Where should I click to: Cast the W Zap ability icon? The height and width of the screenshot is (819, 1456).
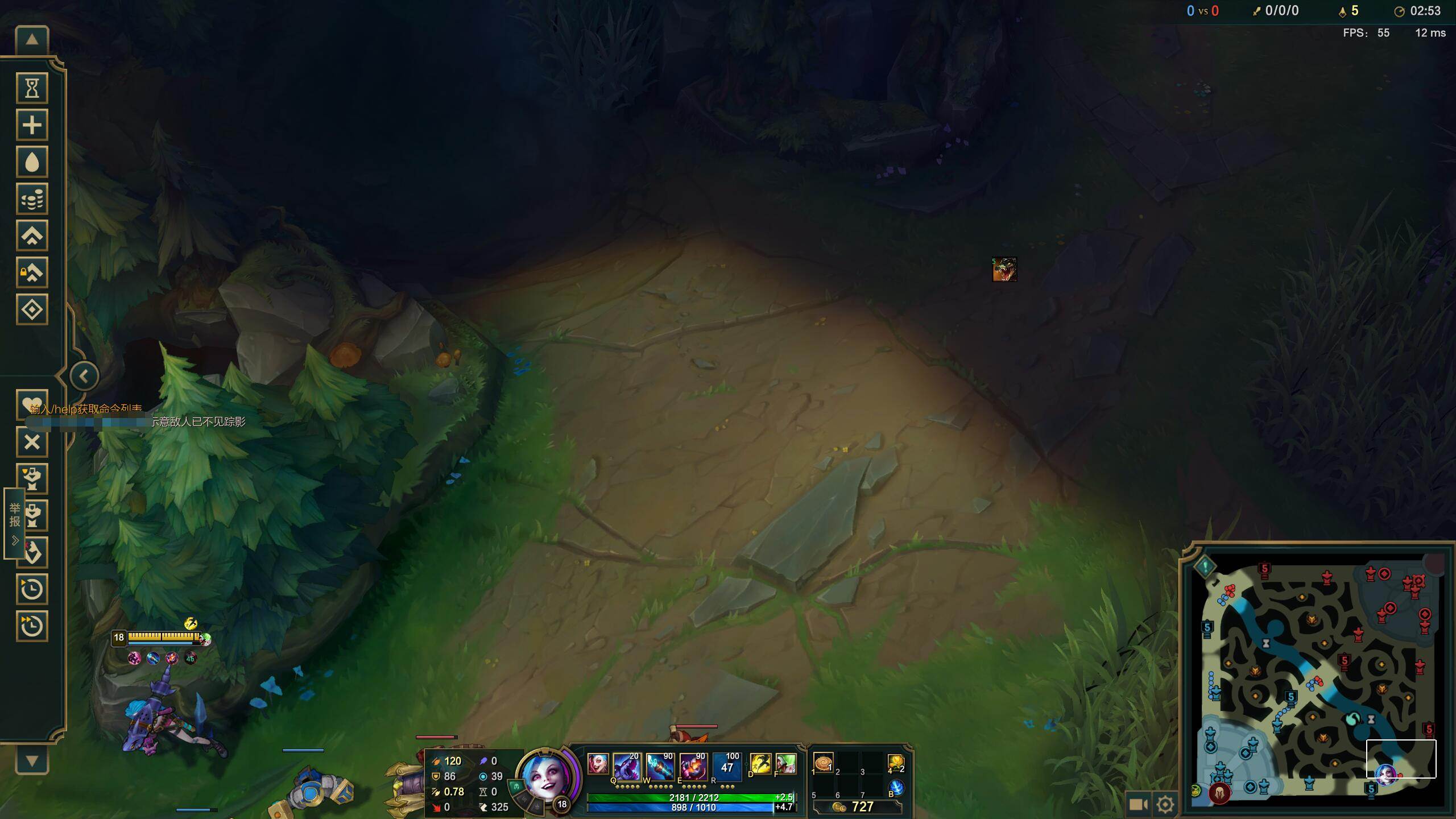[x=660, y=766]
